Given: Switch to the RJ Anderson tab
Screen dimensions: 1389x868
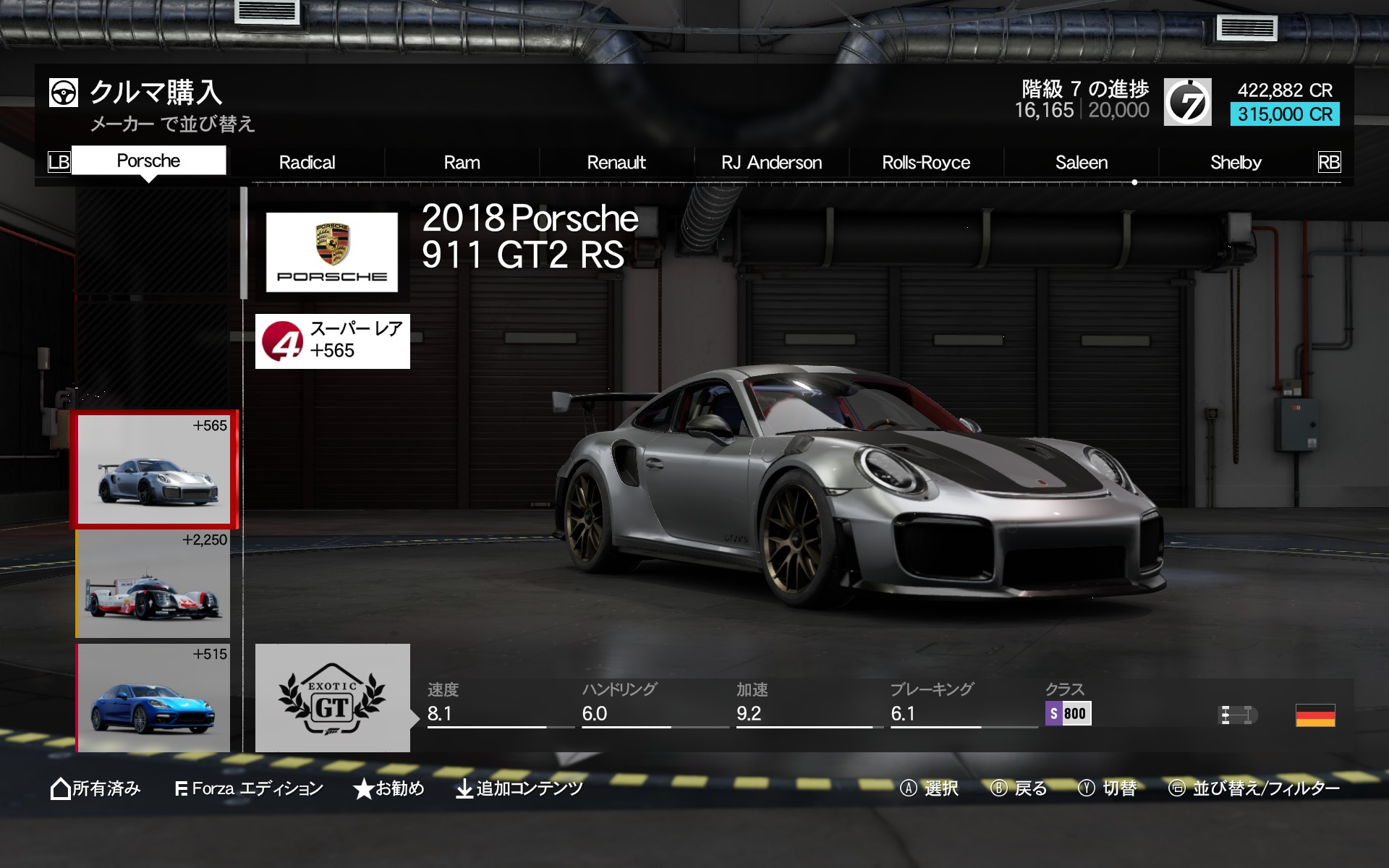Looking at the screenshot, I should coord(771,163).
